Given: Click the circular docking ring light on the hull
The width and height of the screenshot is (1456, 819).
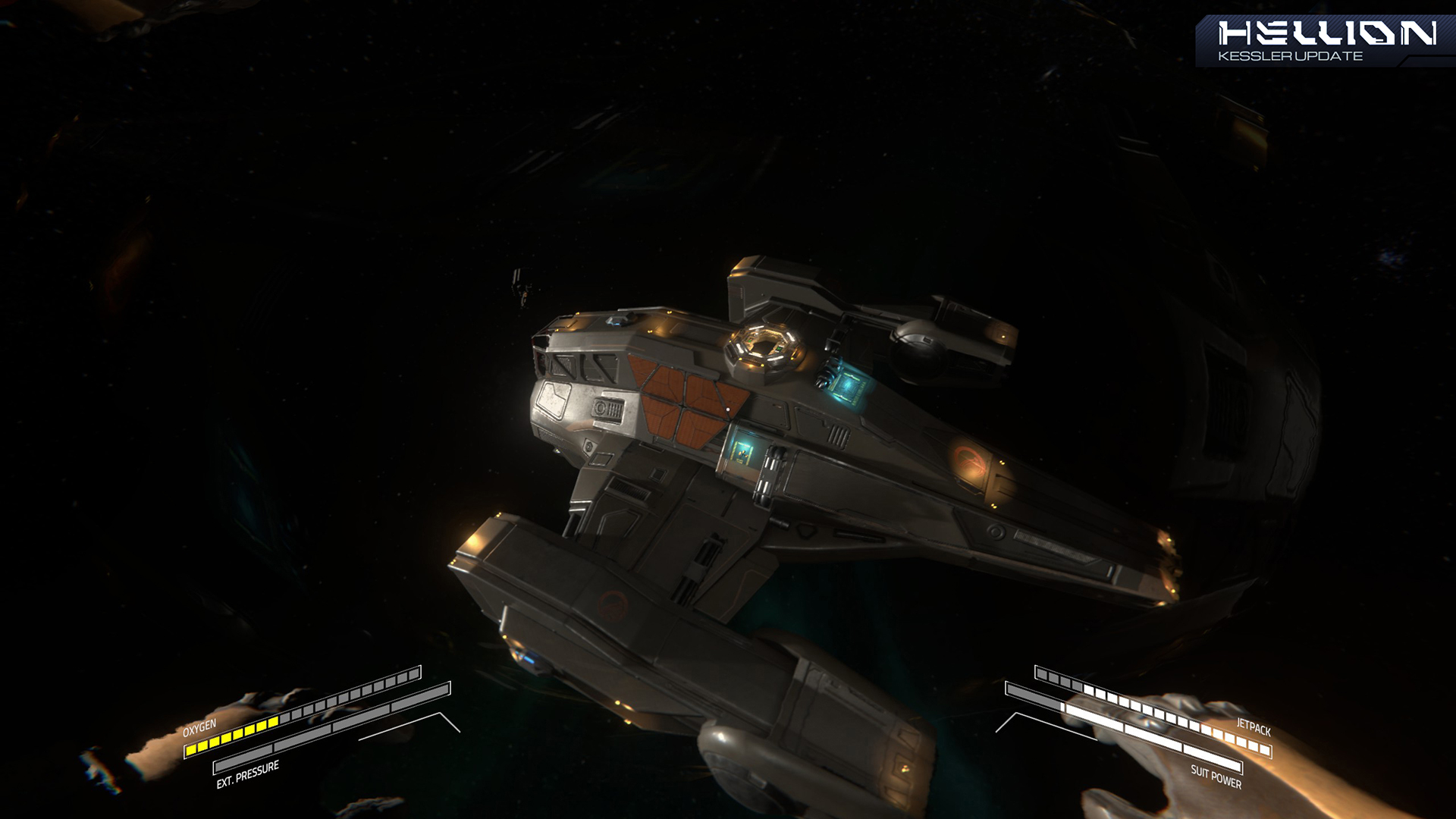Looking at the screenshot, I should (x=763, y=346).
